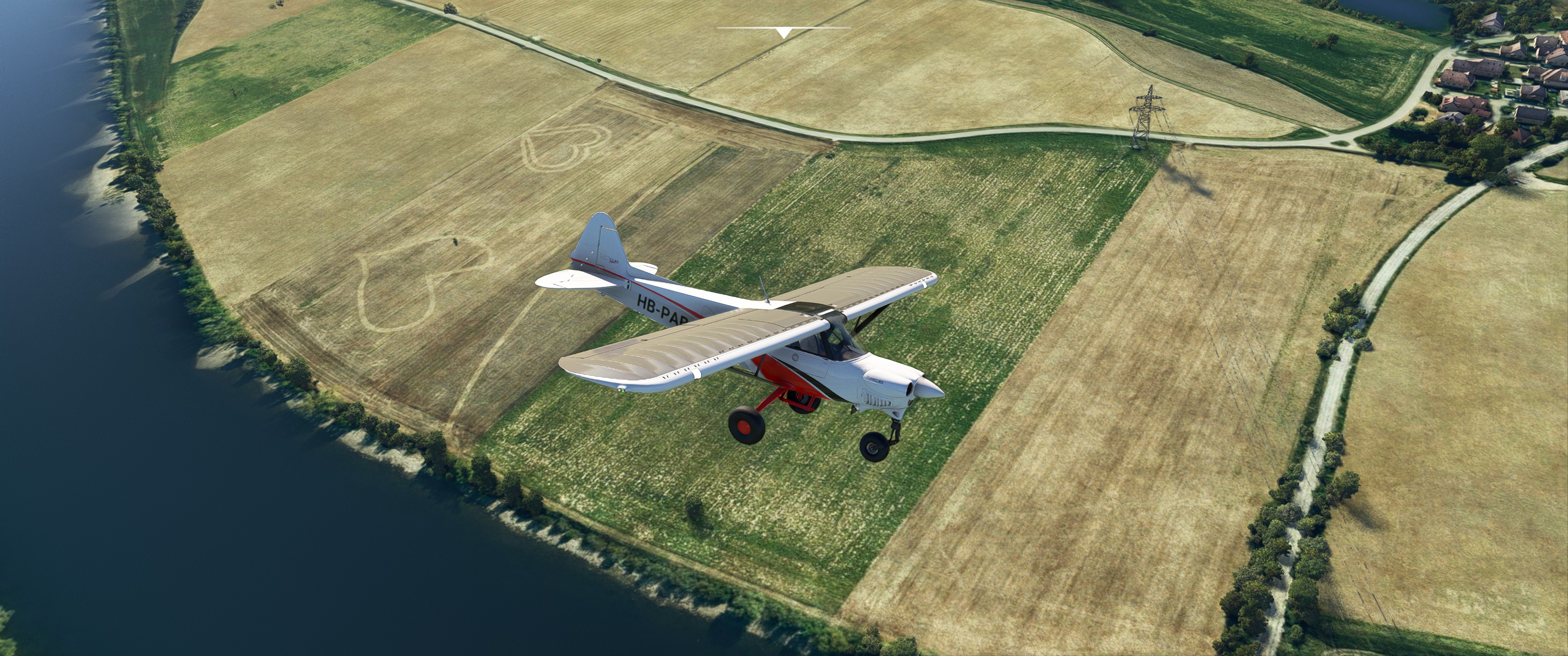Open the toolbar drop-down handle arrow
Screen dimensions: 1568x656
(x=784, y=33)
